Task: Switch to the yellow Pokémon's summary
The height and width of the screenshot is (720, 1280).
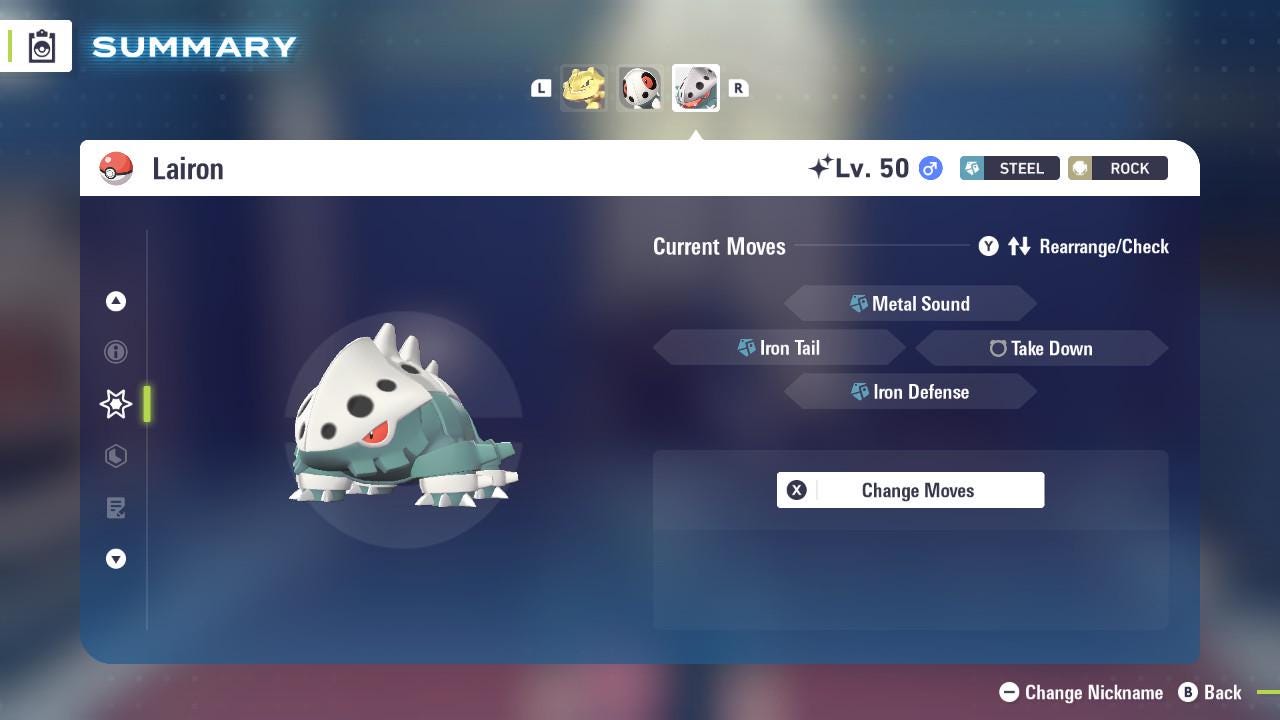Action: click(584, 88)
